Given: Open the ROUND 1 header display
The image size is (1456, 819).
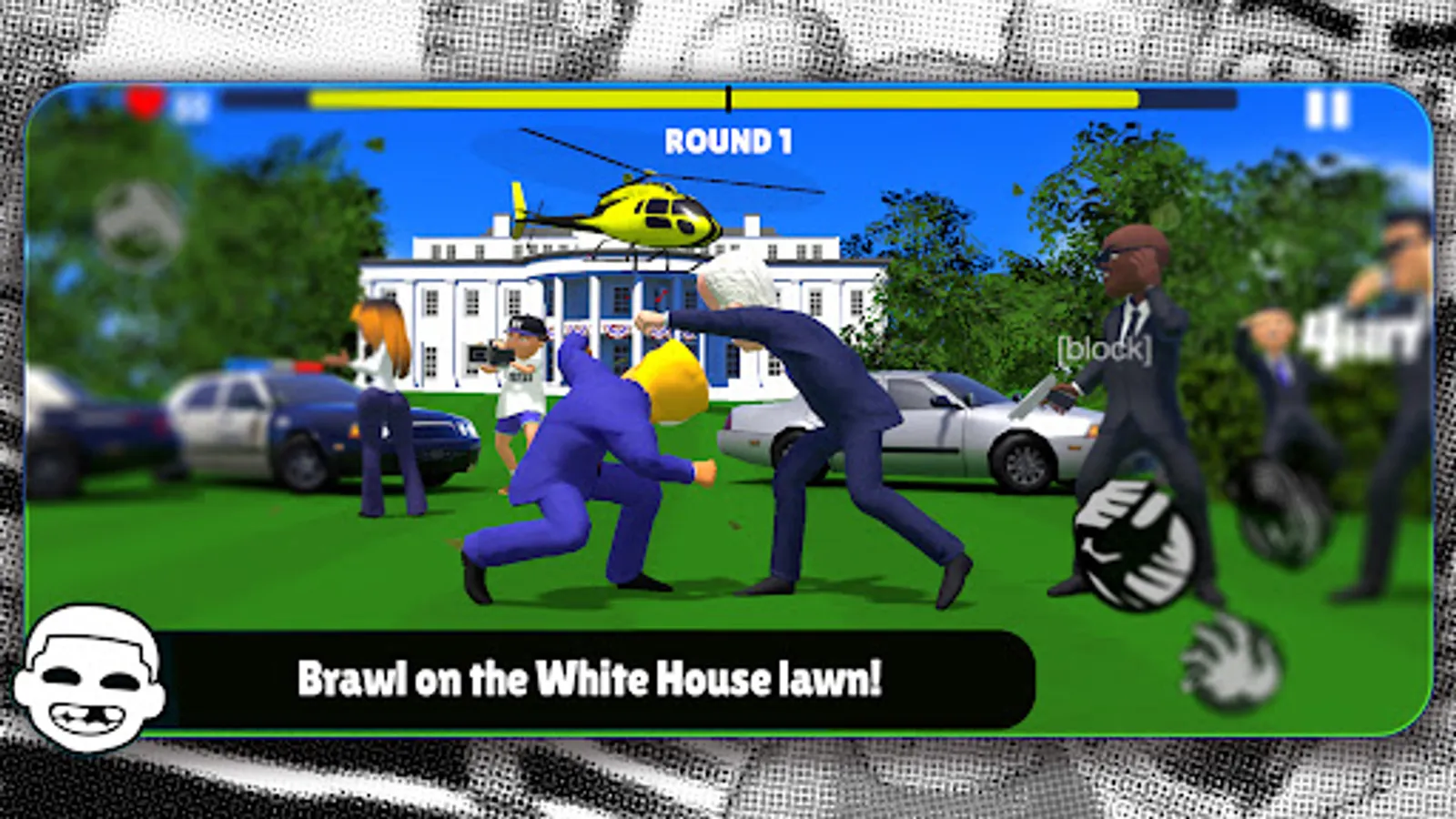Looking at the screenshot, I should (728, 141).
